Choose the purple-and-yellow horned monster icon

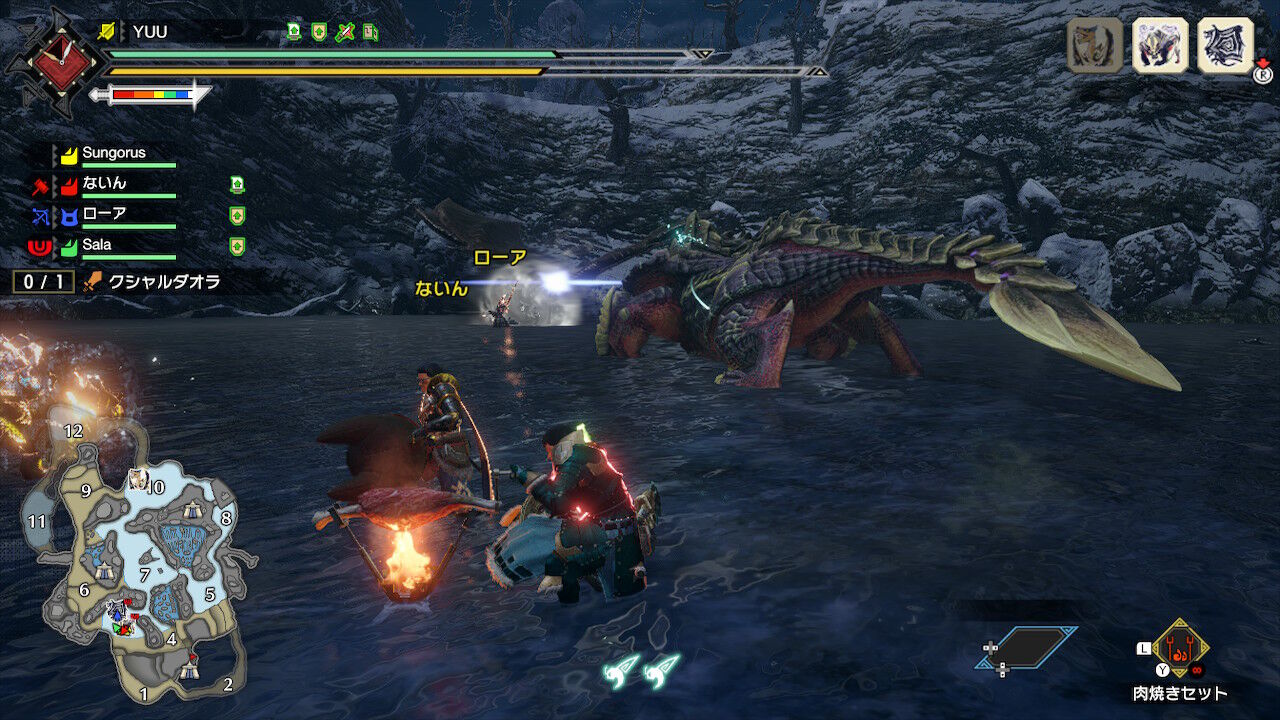click(x=1160, y=46)
